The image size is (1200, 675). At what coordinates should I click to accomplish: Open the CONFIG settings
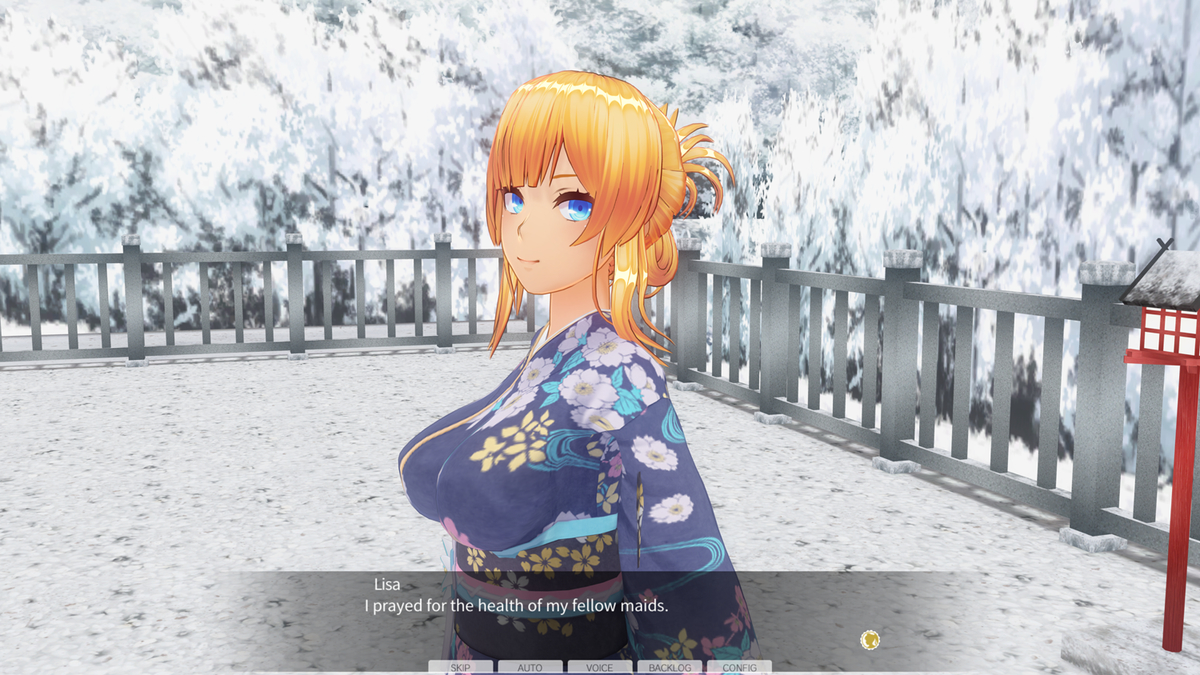click(739, 667)
